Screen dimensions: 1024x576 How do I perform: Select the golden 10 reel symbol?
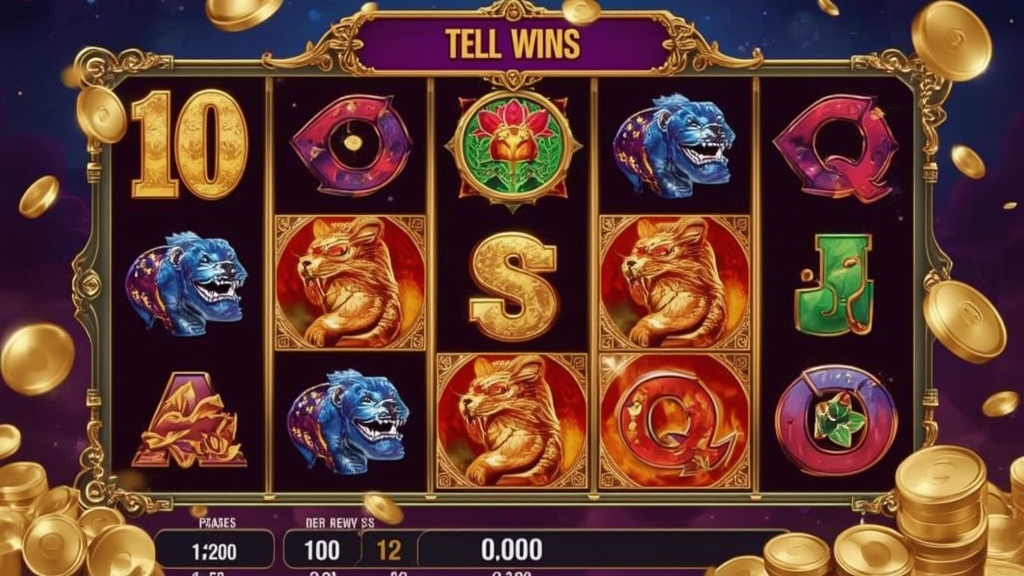coord(189,143)
